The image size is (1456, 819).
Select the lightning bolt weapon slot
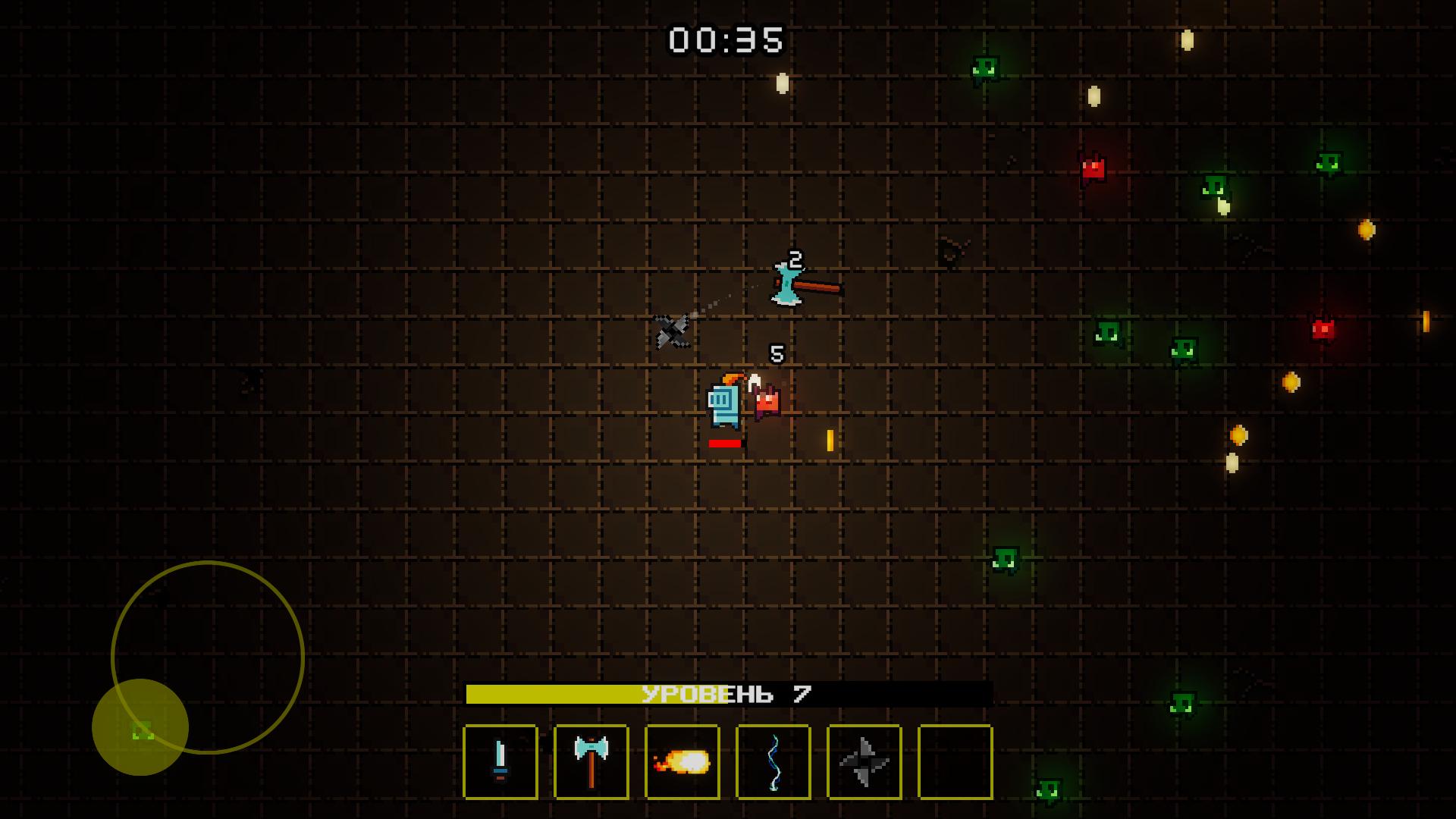coord(773,761)
